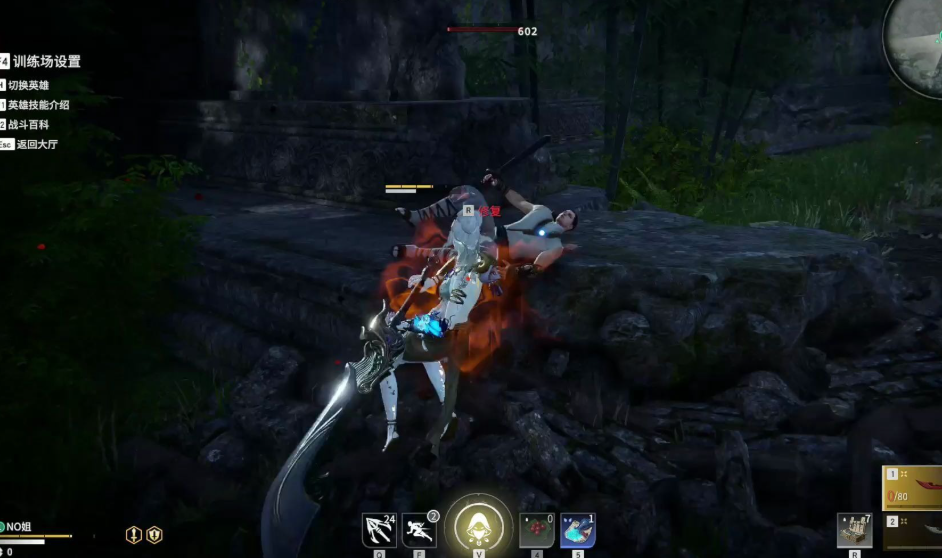Select the red berries healing item slot
The image size is (942, 558).
(537, 530)
